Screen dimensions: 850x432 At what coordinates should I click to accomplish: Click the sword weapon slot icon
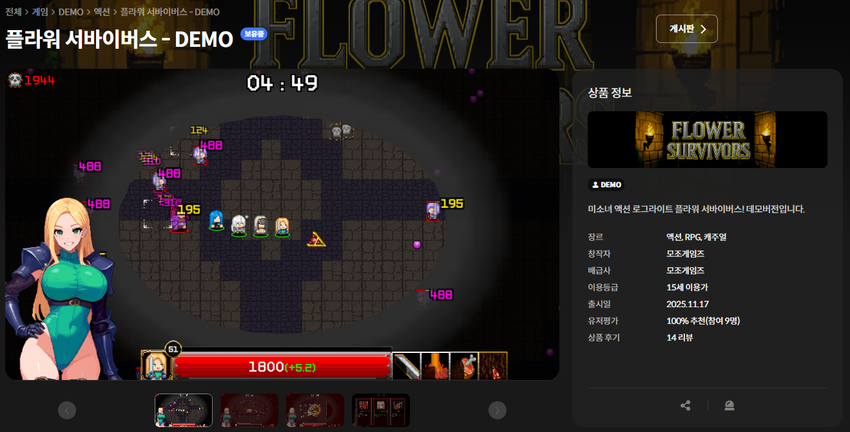(405, 366)
